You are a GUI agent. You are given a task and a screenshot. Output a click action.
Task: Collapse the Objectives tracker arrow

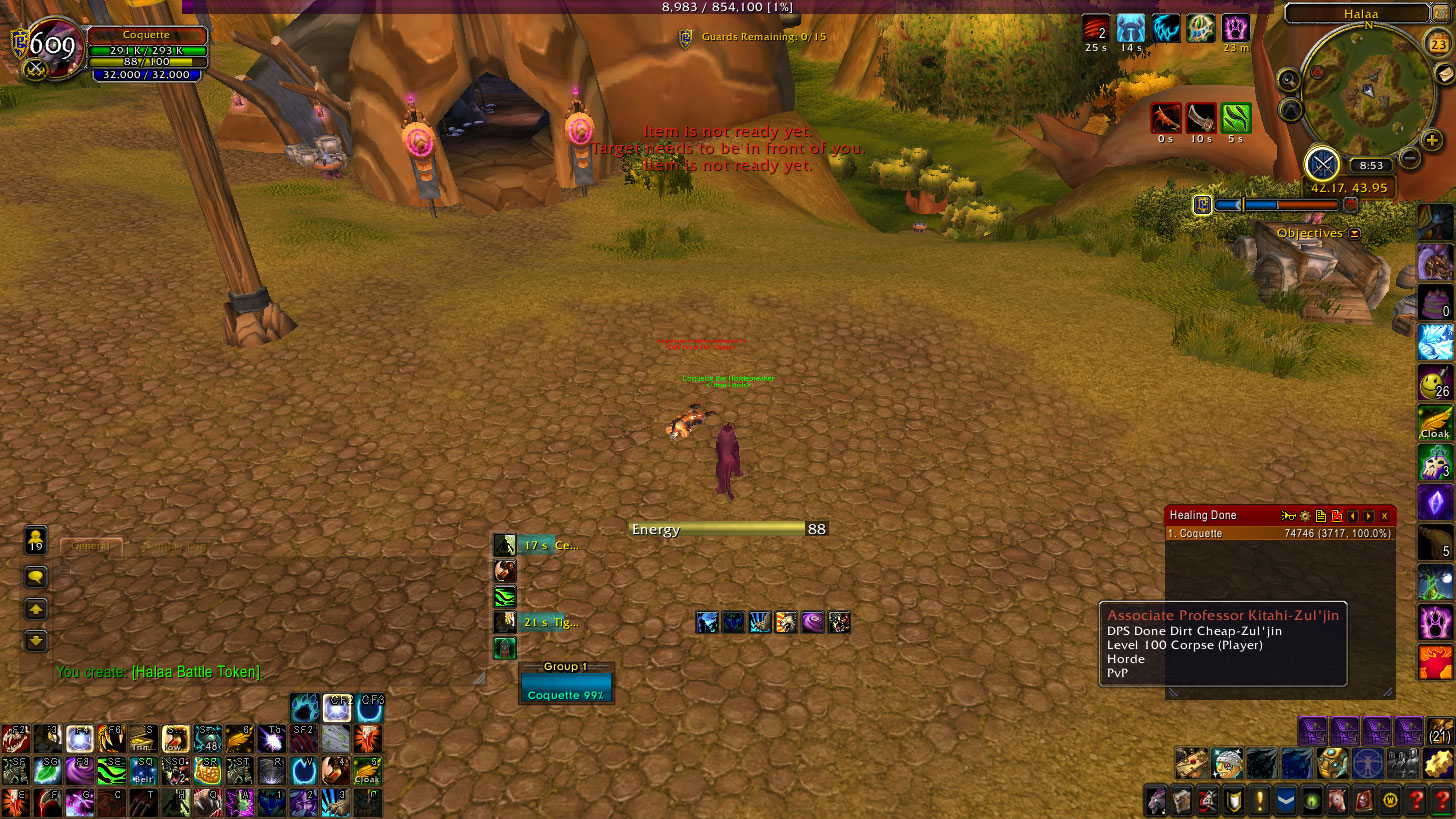click(1354, 233)
